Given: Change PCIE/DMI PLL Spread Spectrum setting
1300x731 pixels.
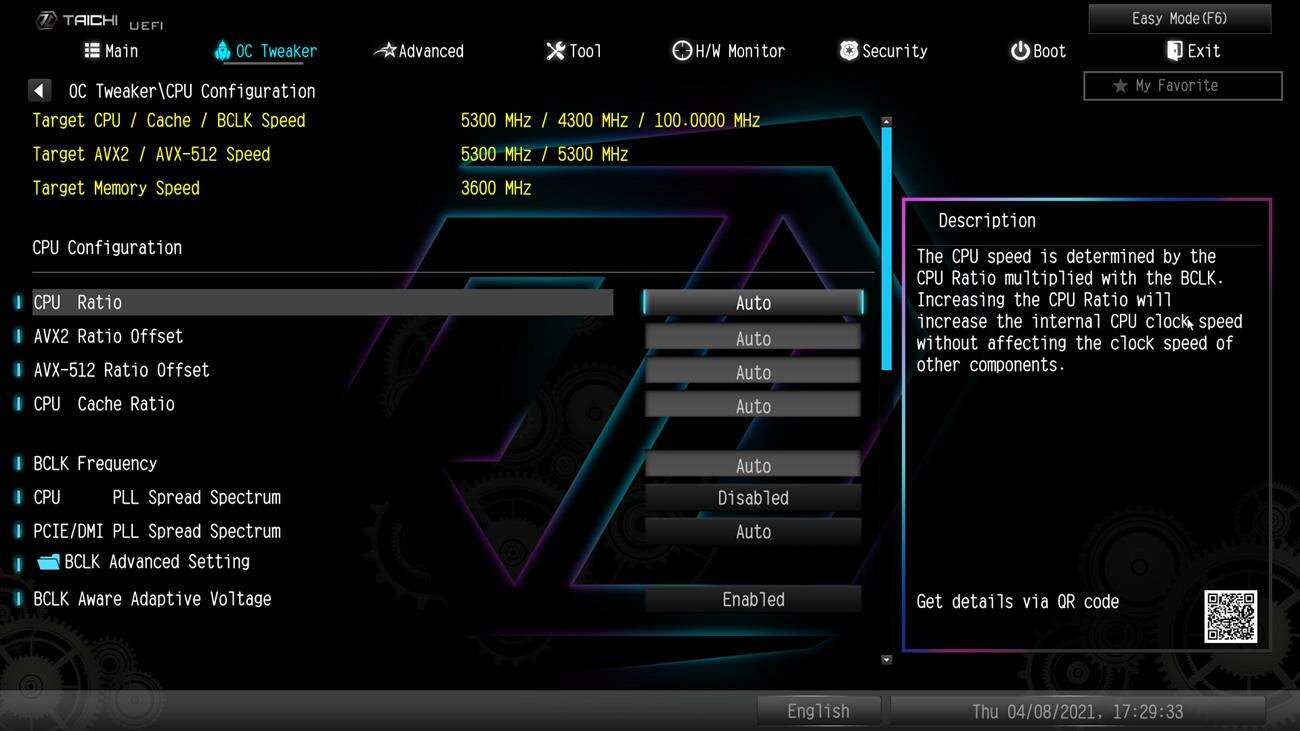Looking at the screenshot, I should 753,531.
